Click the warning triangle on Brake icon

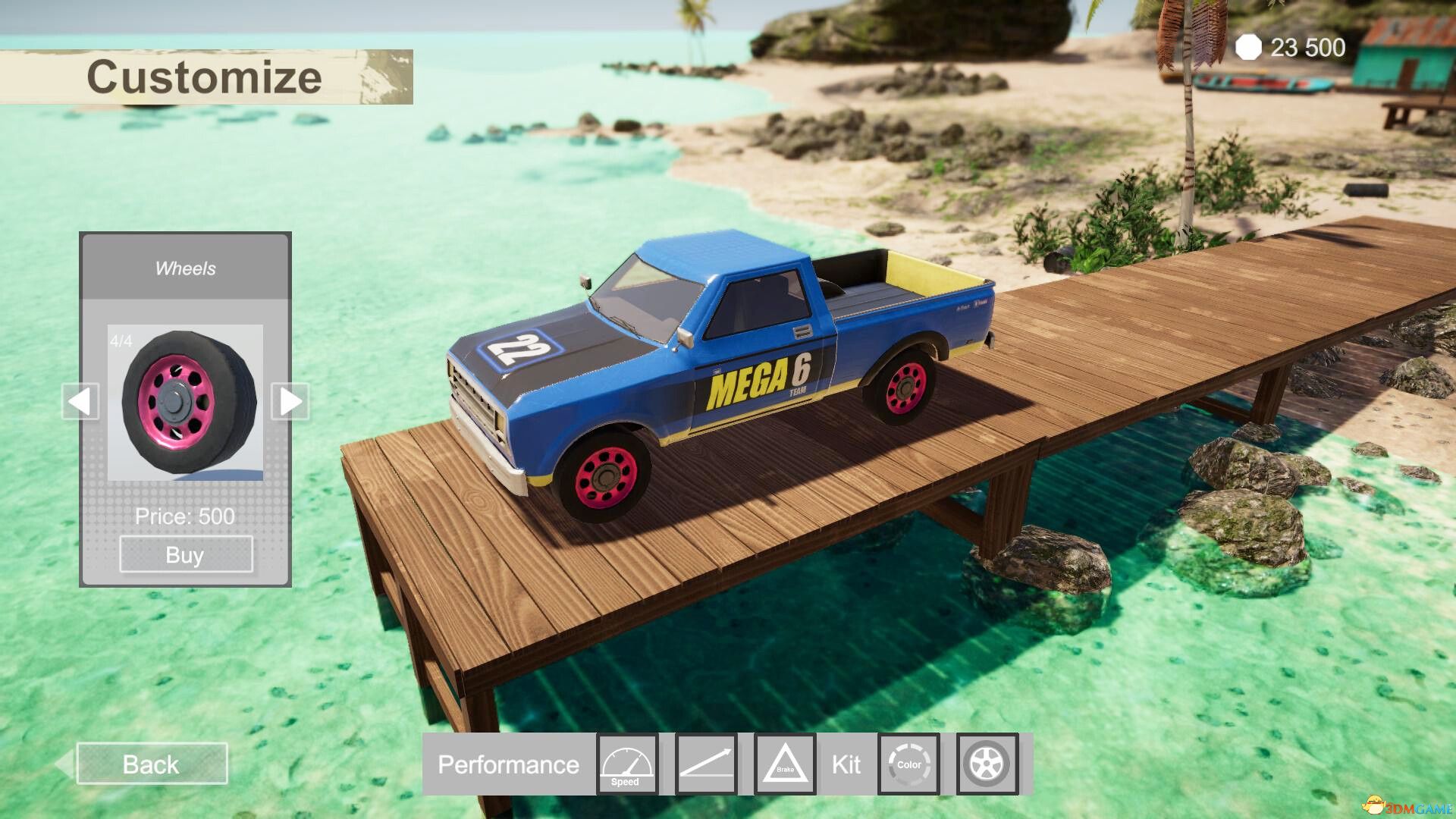click(x=786, y=762)
